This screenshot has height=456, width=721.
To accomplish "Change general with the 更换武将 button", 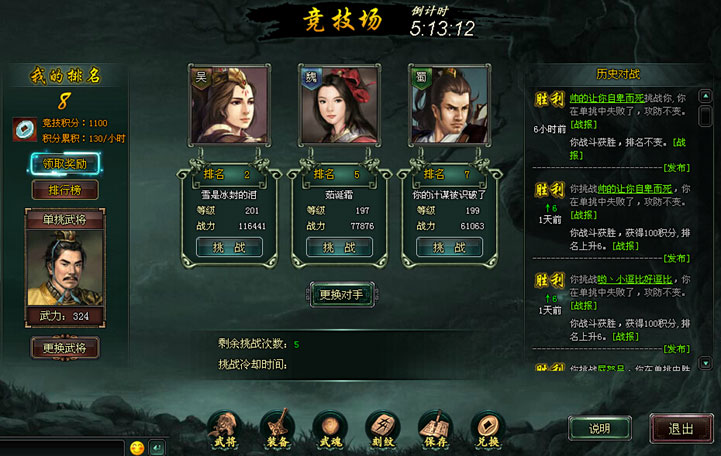I will pos(65,348).
